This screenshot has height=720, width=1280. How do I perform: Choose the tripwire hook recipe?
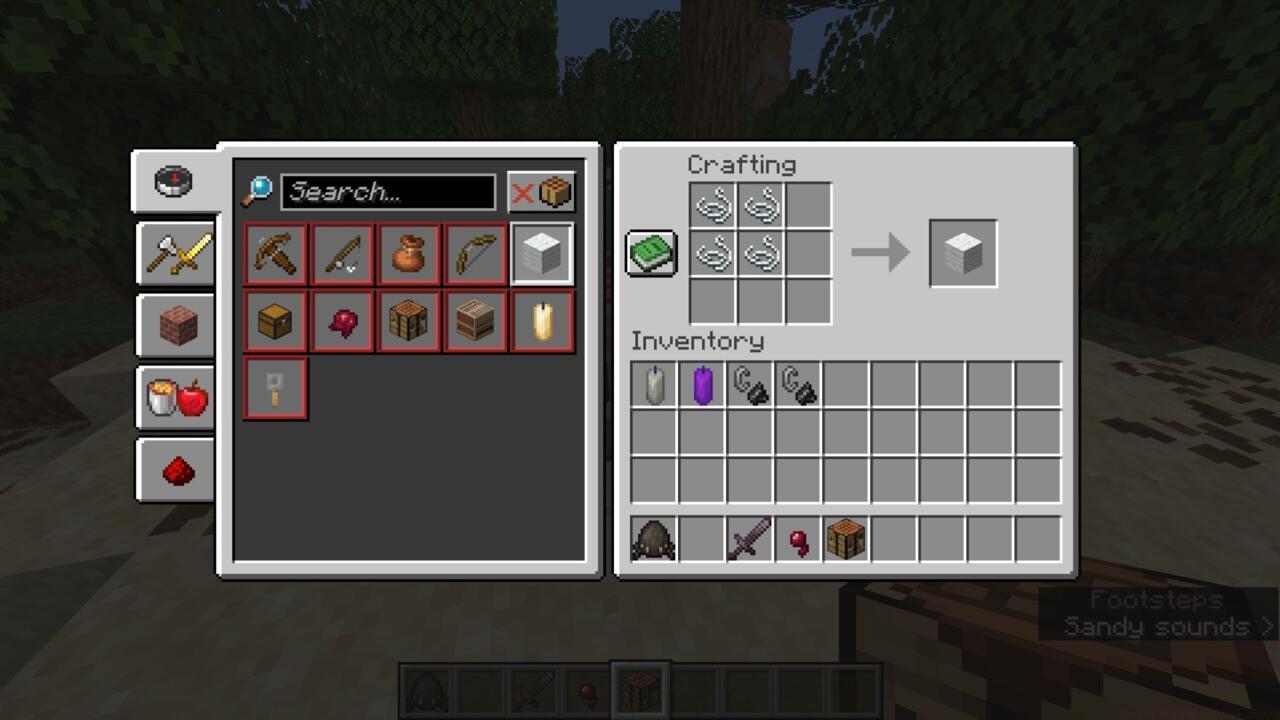pos(274,388)
